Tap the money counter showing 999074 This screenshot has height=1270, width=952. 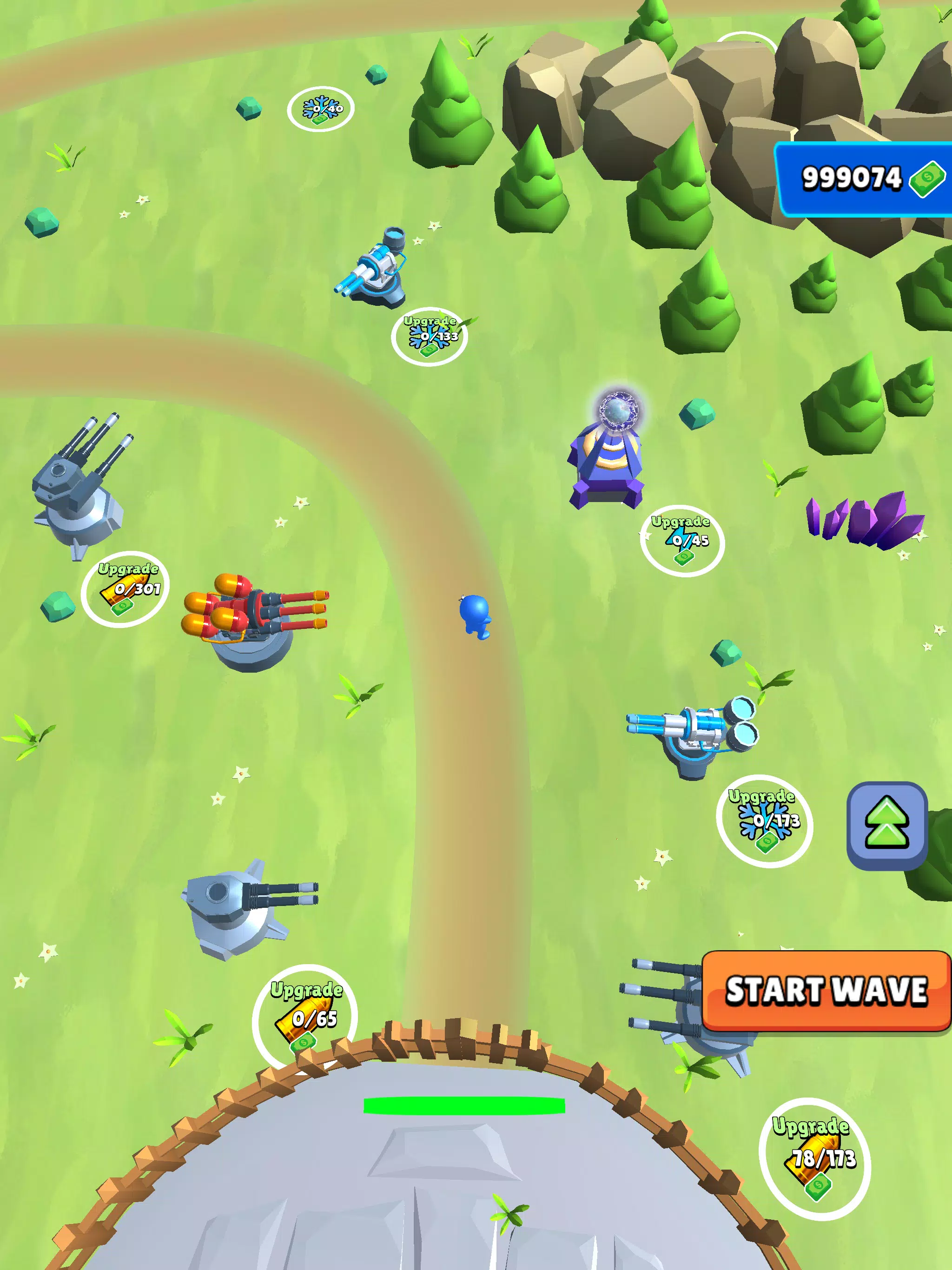click(852, 179)
